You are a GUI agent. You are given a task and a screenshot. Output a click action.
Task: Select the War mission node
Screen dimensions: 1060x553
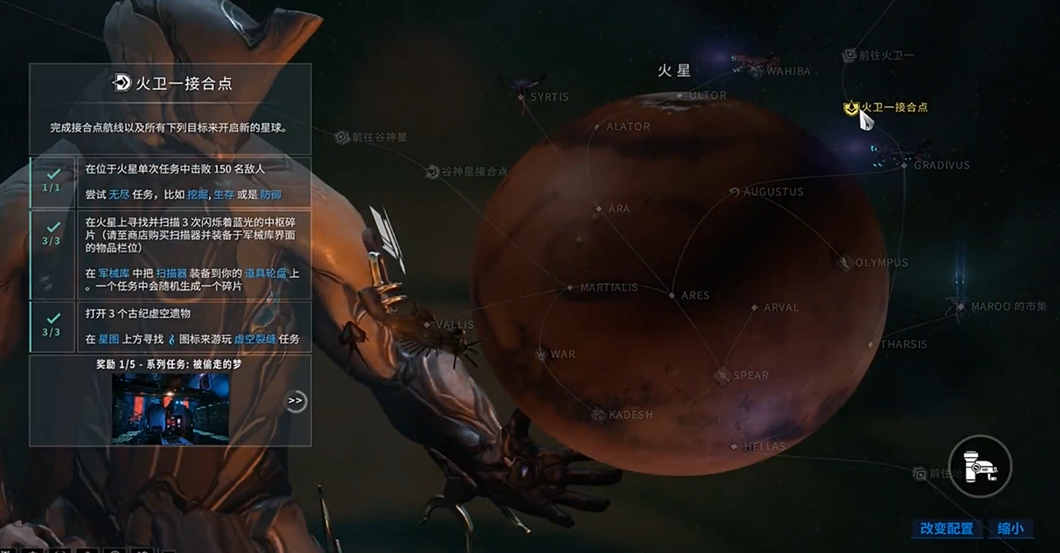pos(541,354)
